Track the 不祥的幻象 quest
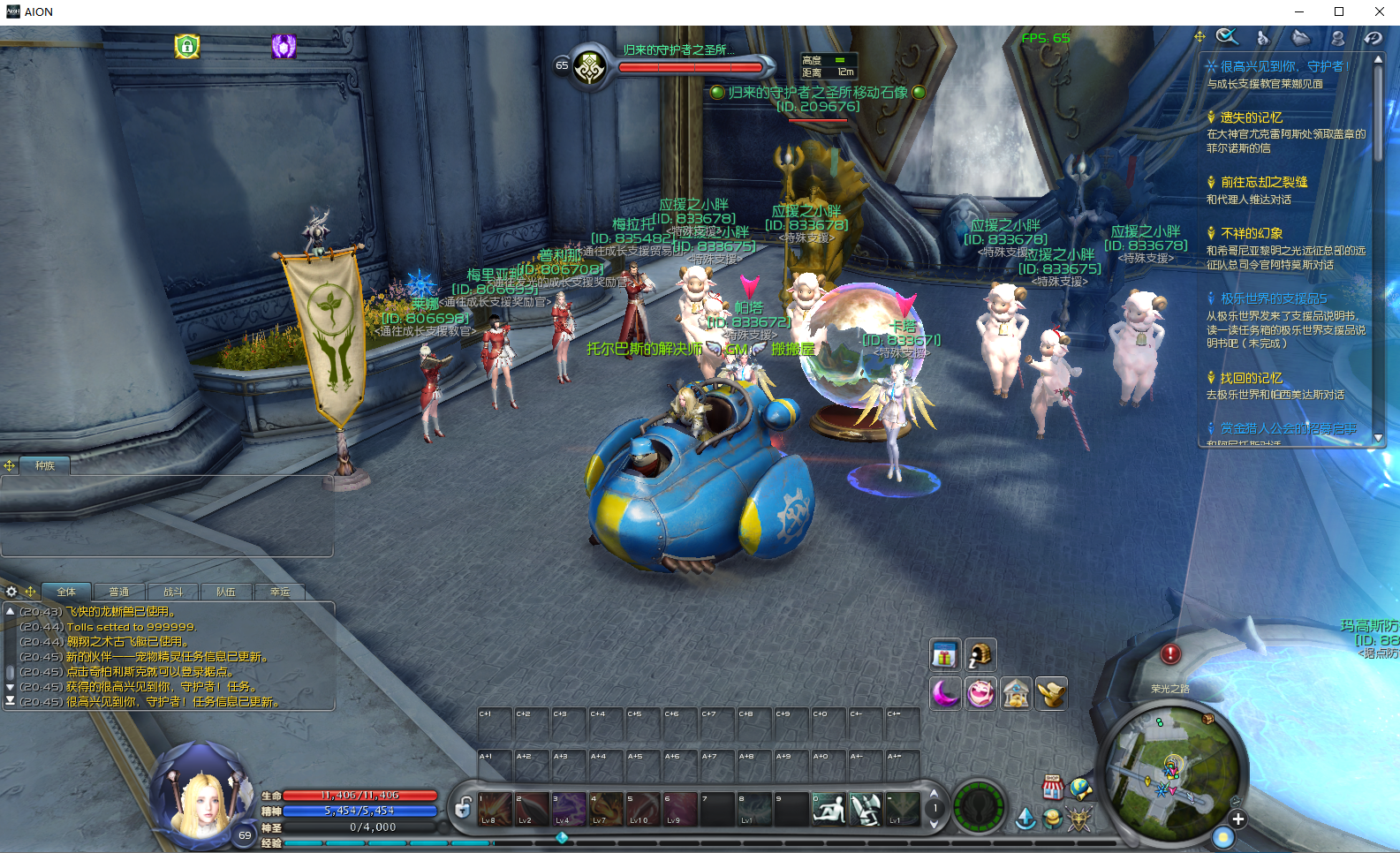 pyautogui.click(x=1251, y=233)
